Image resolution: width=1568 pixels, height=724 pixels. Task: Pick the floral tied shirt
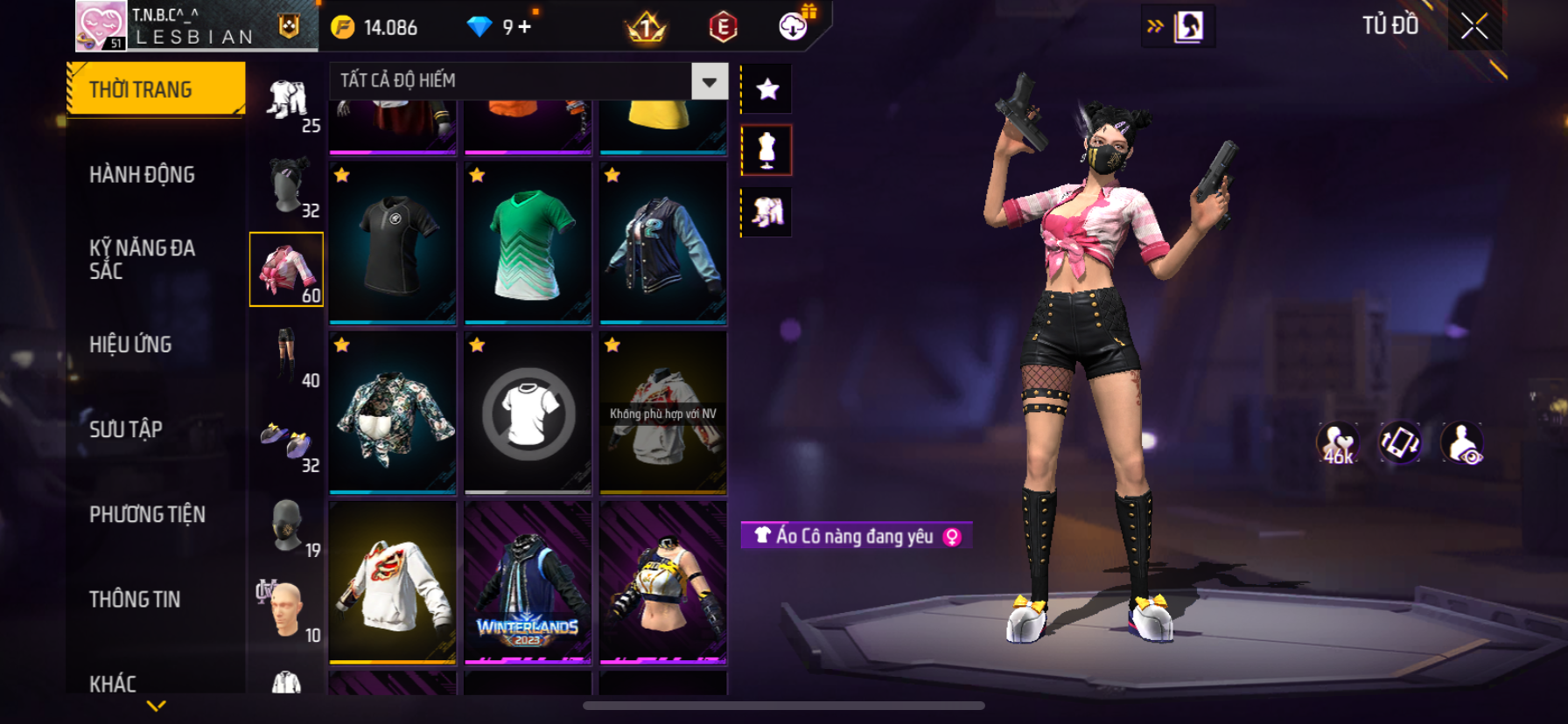pyautogui.click(x=393, y=413)
